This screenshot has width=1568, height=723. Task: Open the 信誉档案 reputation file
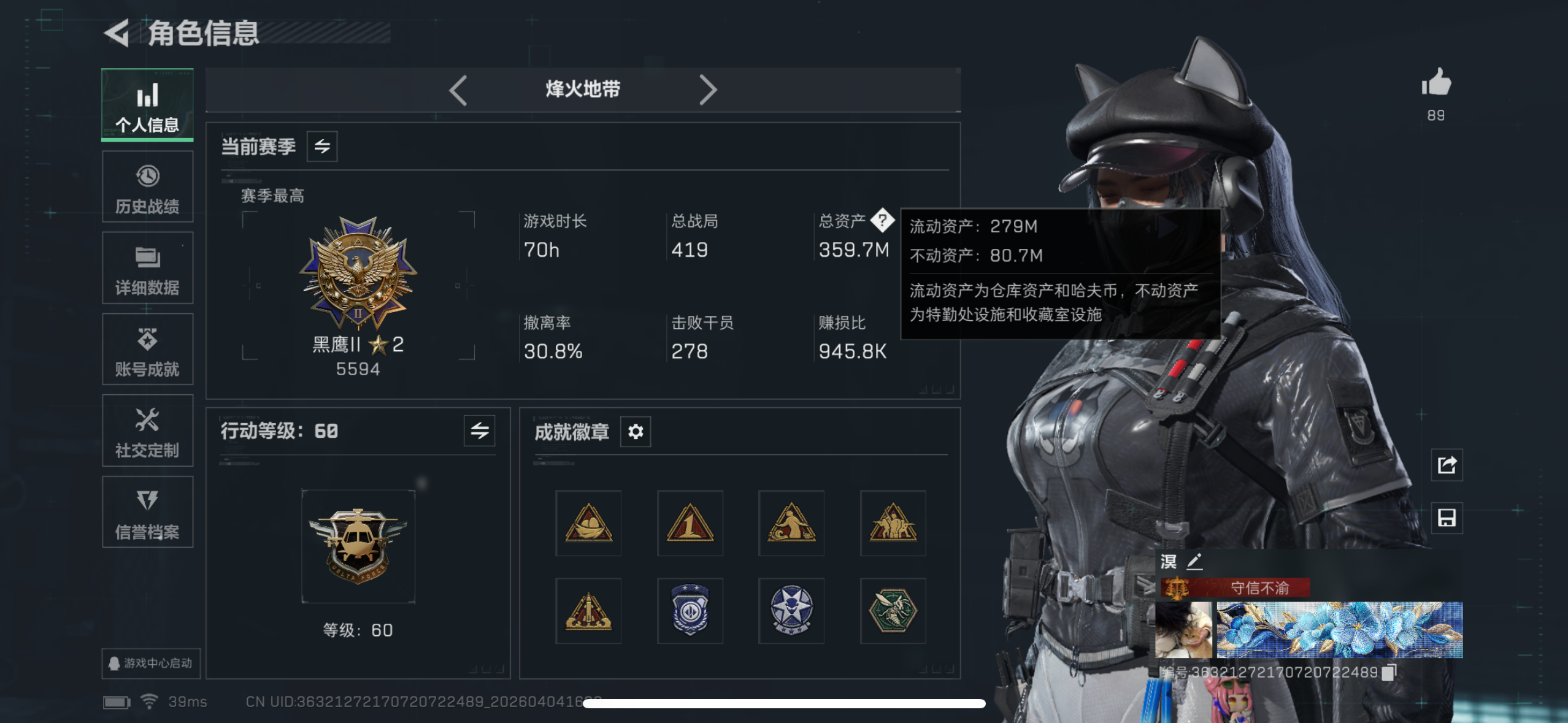coord(147,512)
